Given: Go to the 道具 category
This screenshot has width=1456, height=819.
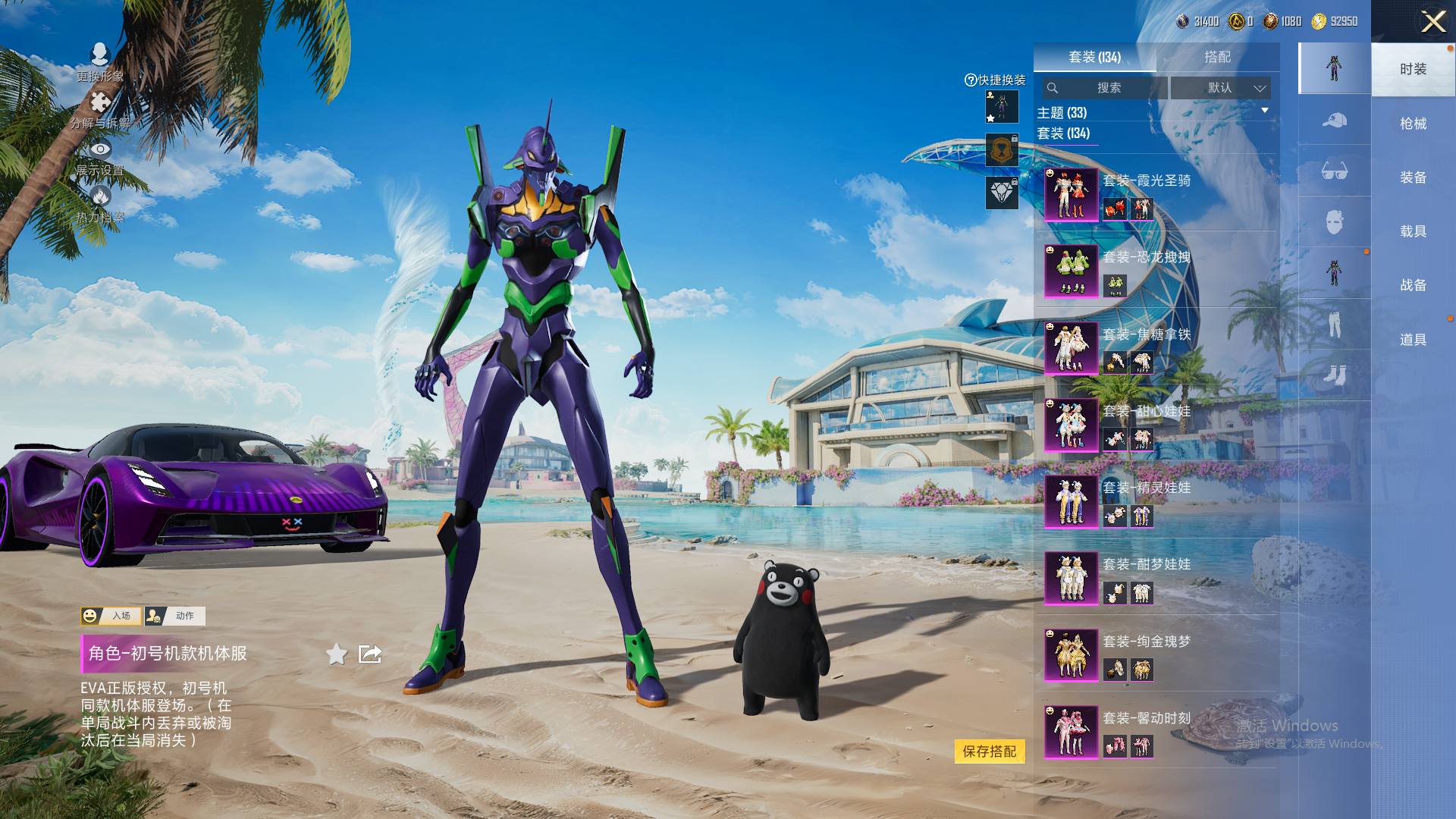Looking at the screenshot, I should (1413, 340).
